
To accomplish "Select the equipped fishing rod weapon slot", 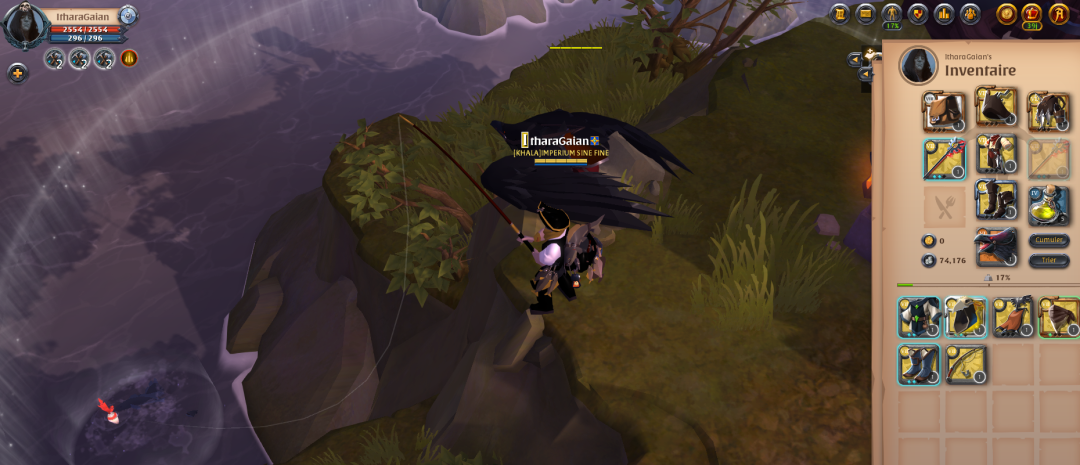I will 944,159.
